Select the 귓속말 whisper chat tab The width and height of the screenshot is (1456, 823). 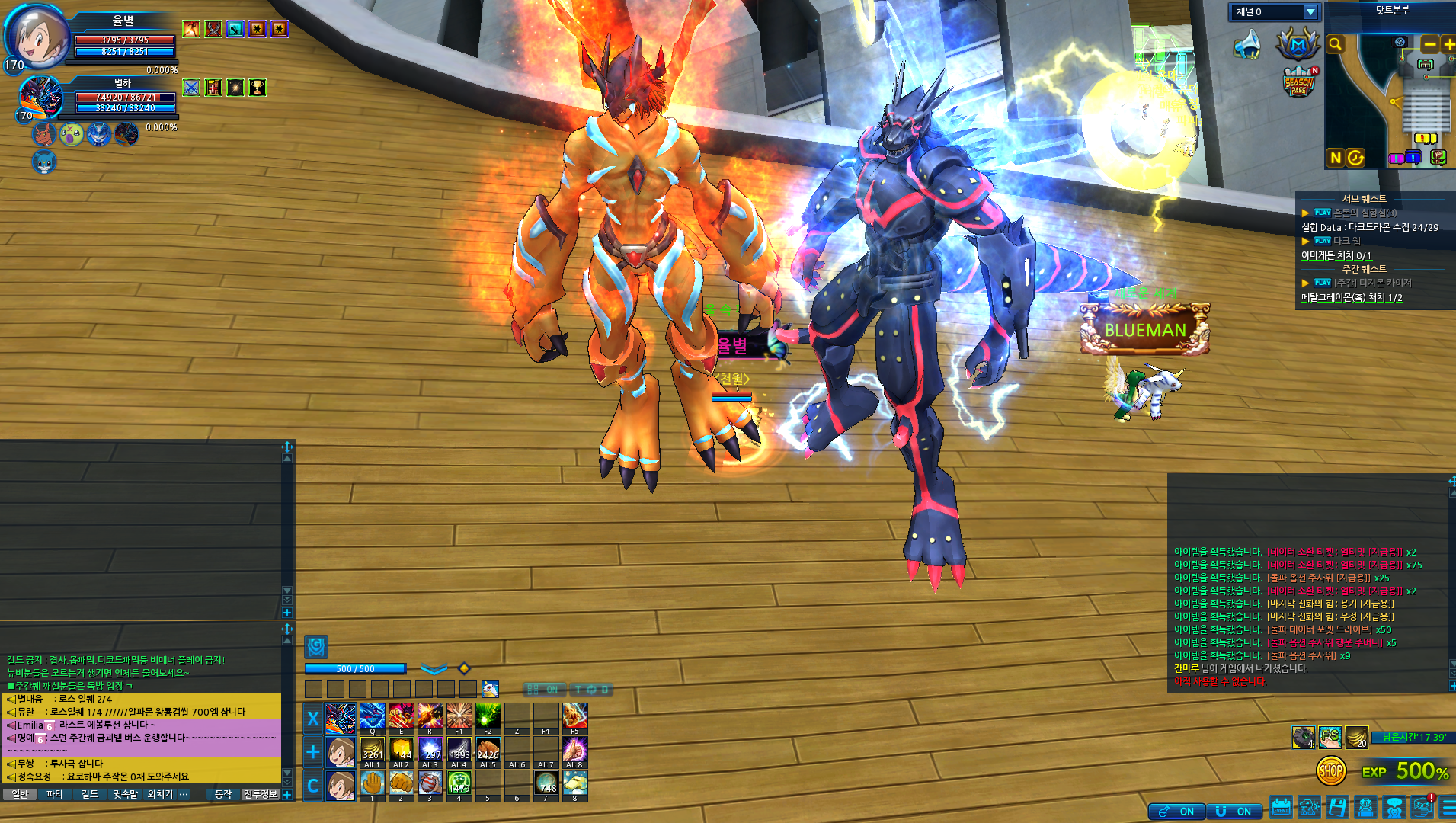(125, 794)
